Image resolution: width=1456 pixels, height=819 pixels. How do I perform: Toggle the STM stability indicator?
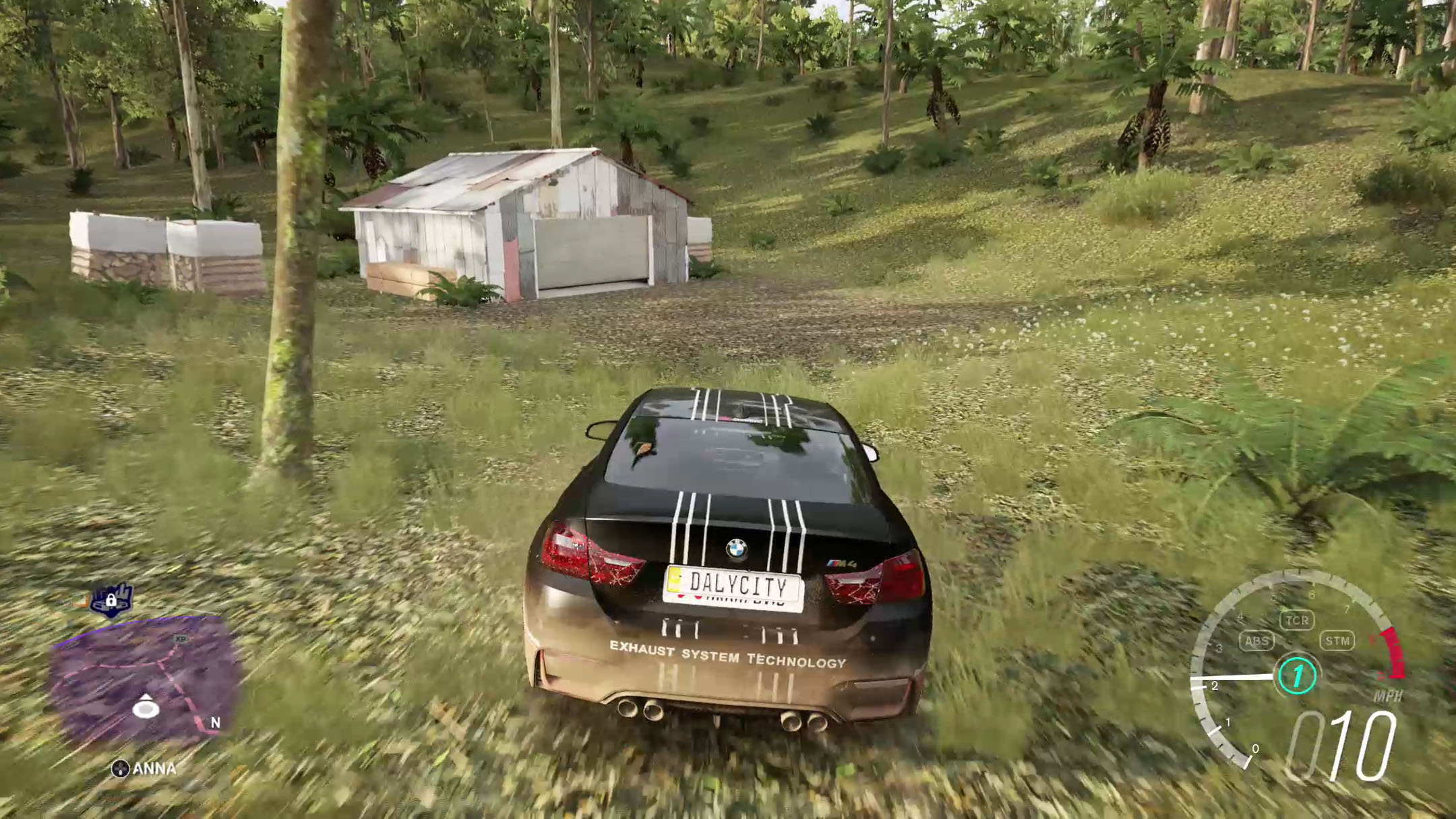click(1337, 640)
